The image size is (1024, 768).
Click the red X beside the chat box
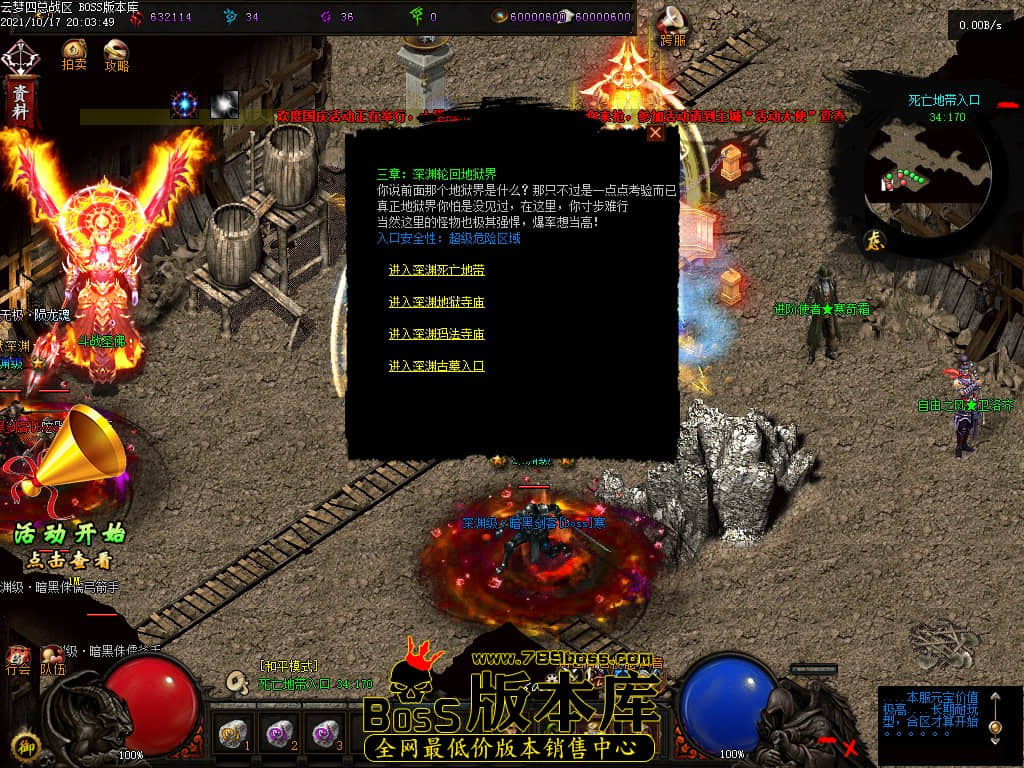point(850,746)
